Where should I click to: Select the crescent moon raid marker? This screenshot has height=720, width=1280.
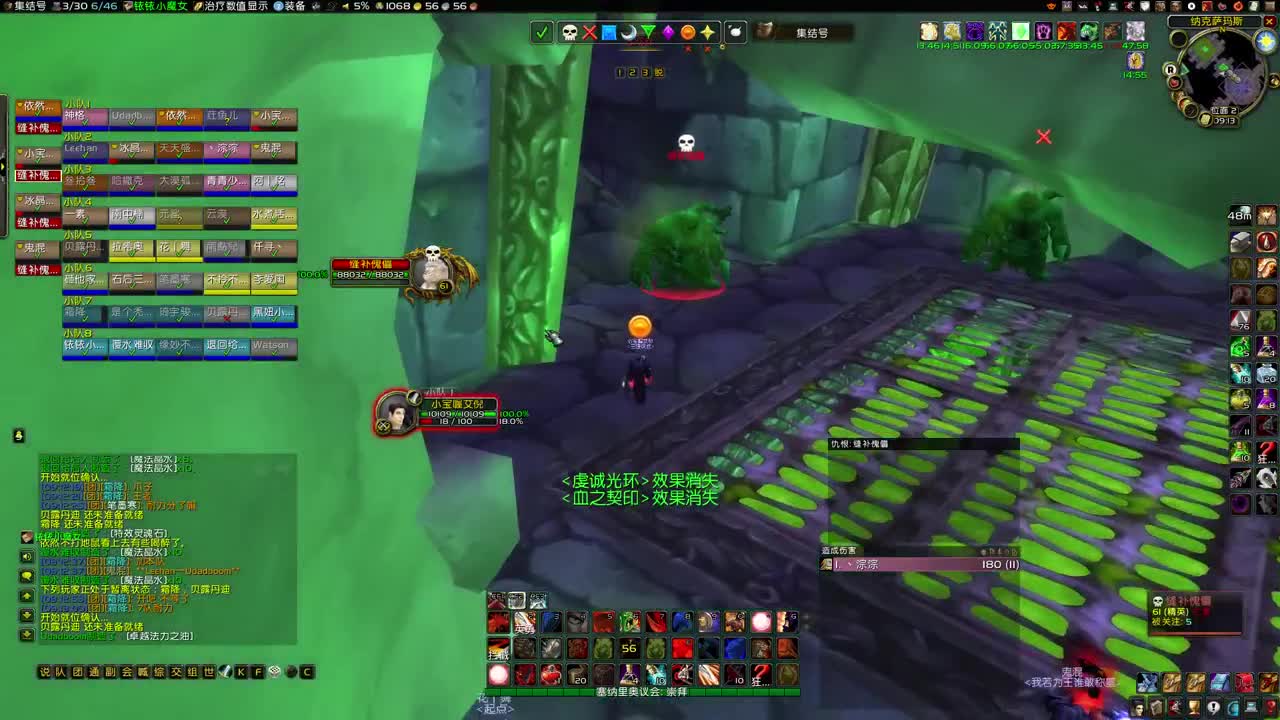coord(629,32)
